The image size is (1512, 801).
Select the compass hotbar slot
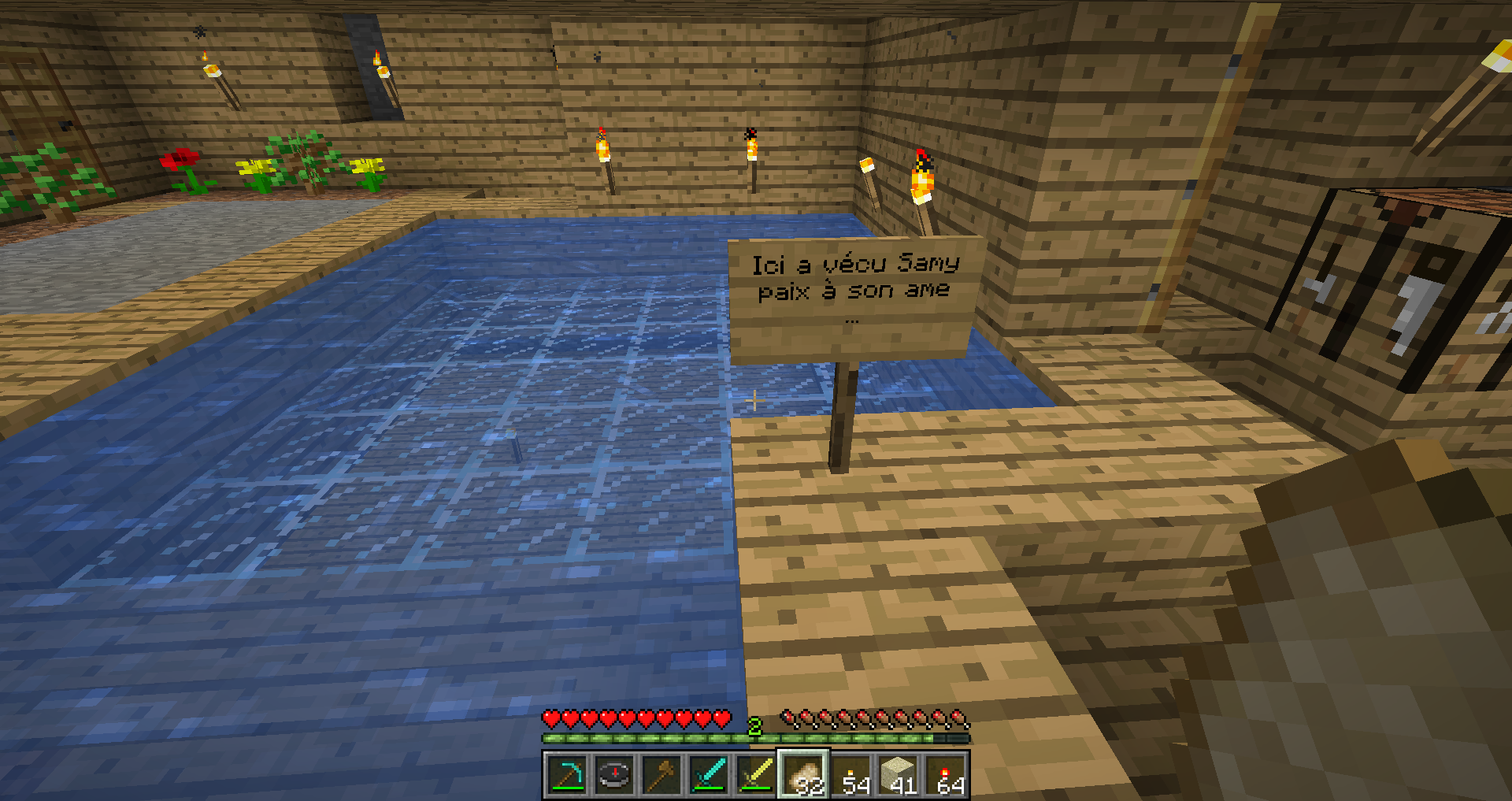coord(614,775)
